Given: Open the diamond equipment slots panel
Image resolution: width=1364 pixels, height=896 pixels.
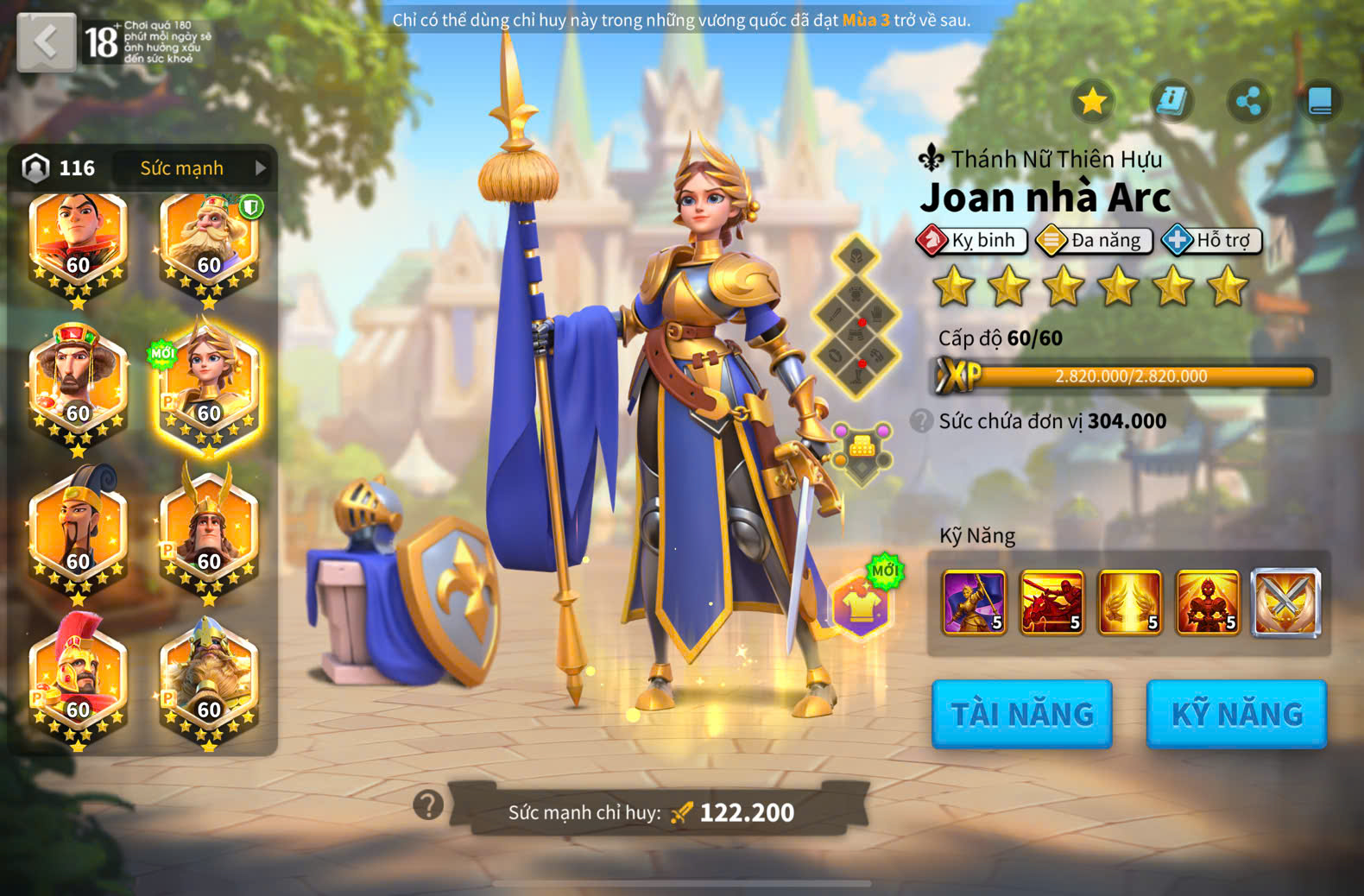Looking at the screenshot, I should tap(856, 317).
